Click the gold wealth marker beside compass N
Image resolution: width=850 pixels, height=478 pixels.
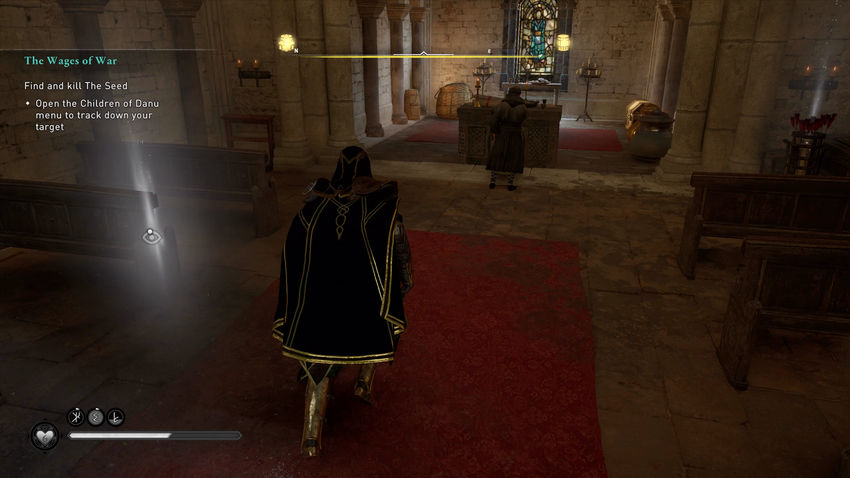point(285,43)
